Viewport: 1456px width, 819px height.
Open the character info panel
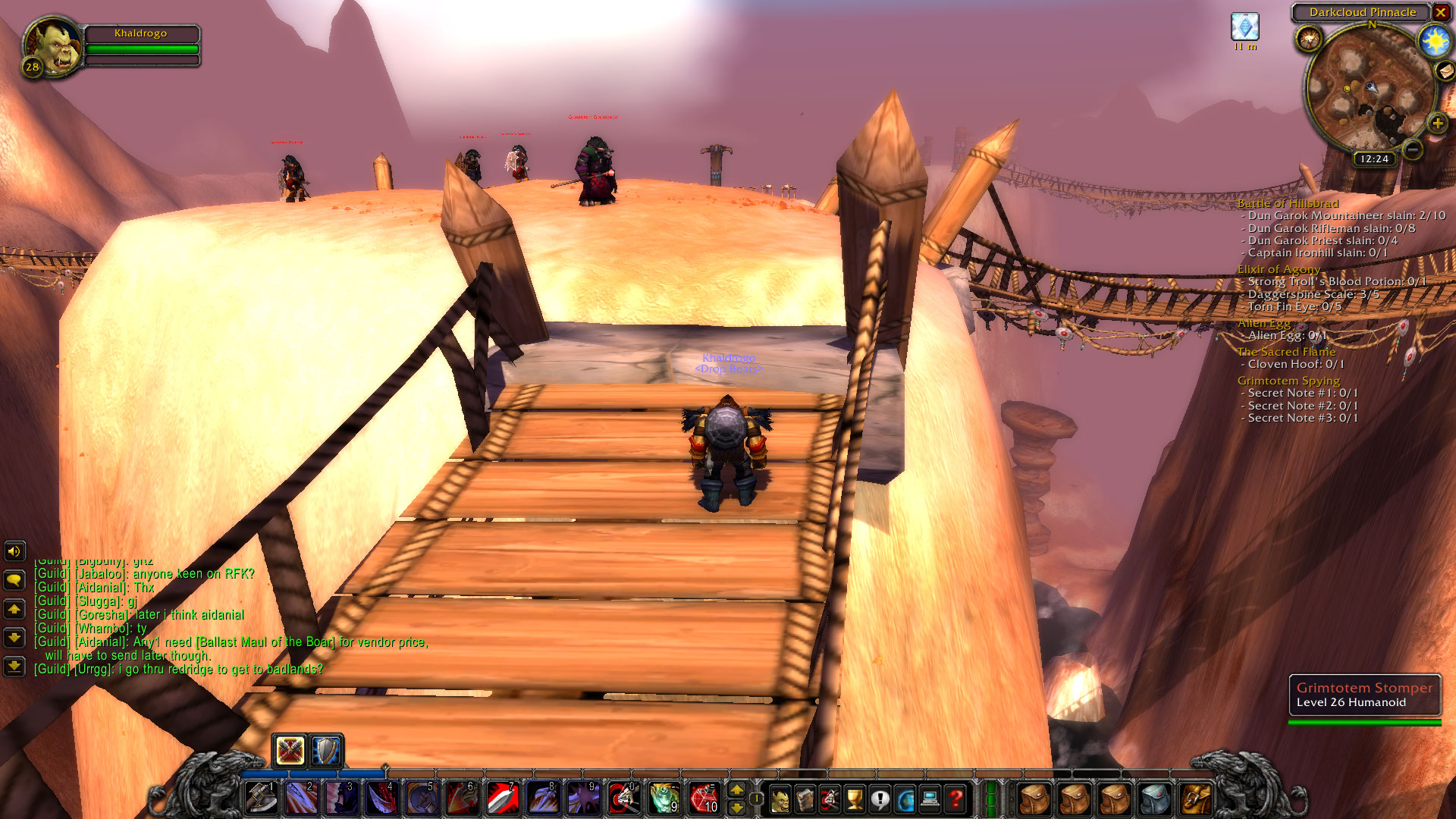point(779,800)
